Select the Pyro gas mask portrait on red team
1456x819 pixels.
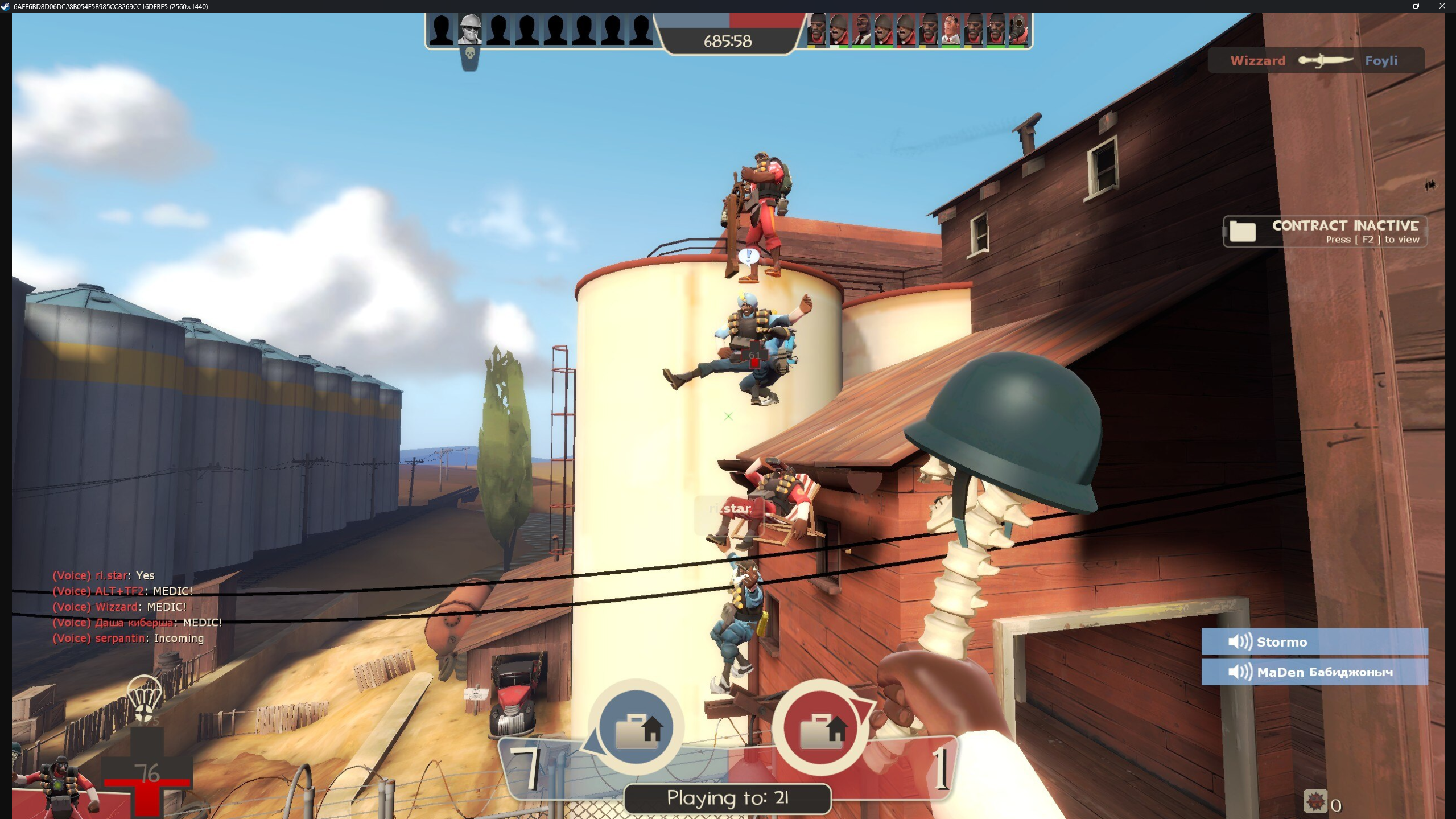coord(1018,30)
